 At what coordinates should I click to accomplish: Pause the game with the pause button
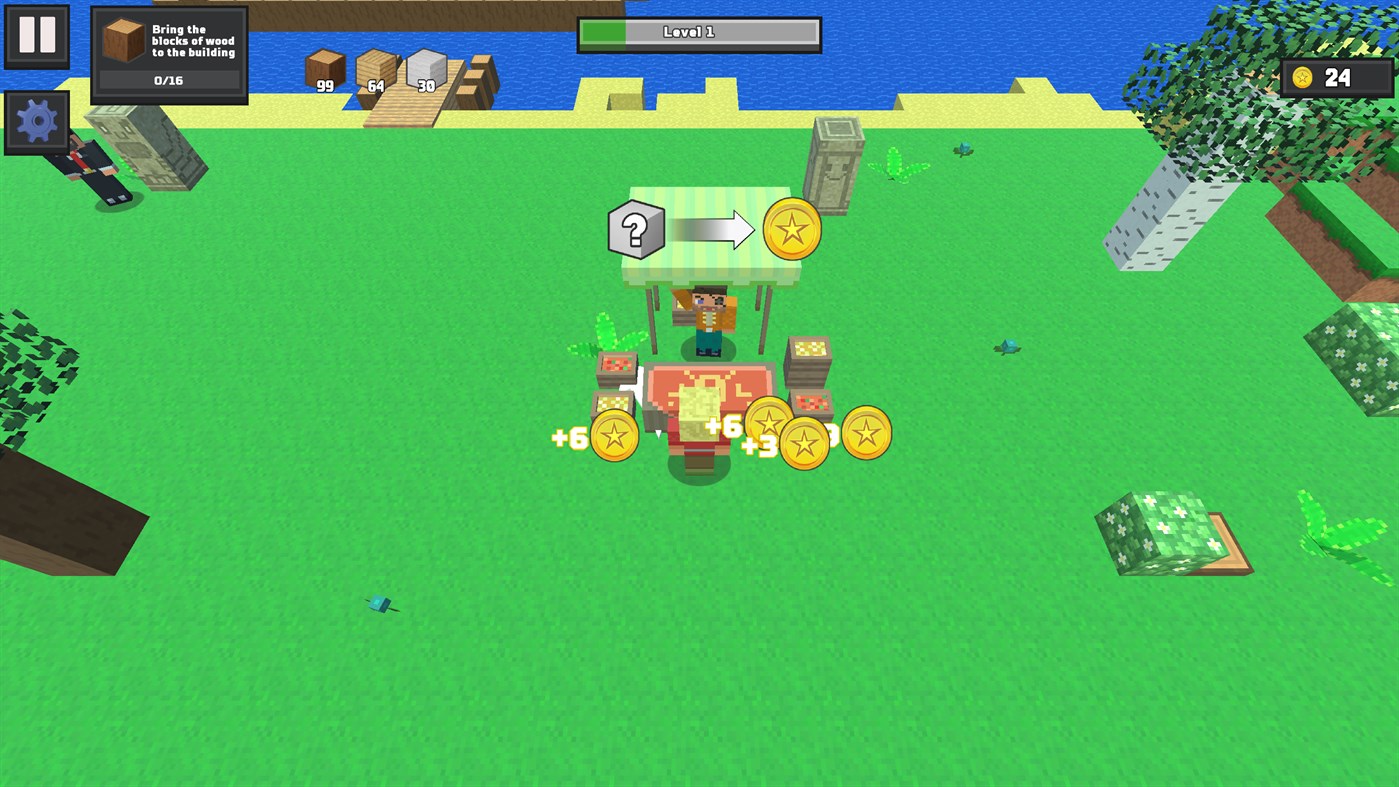click(36, 37)
